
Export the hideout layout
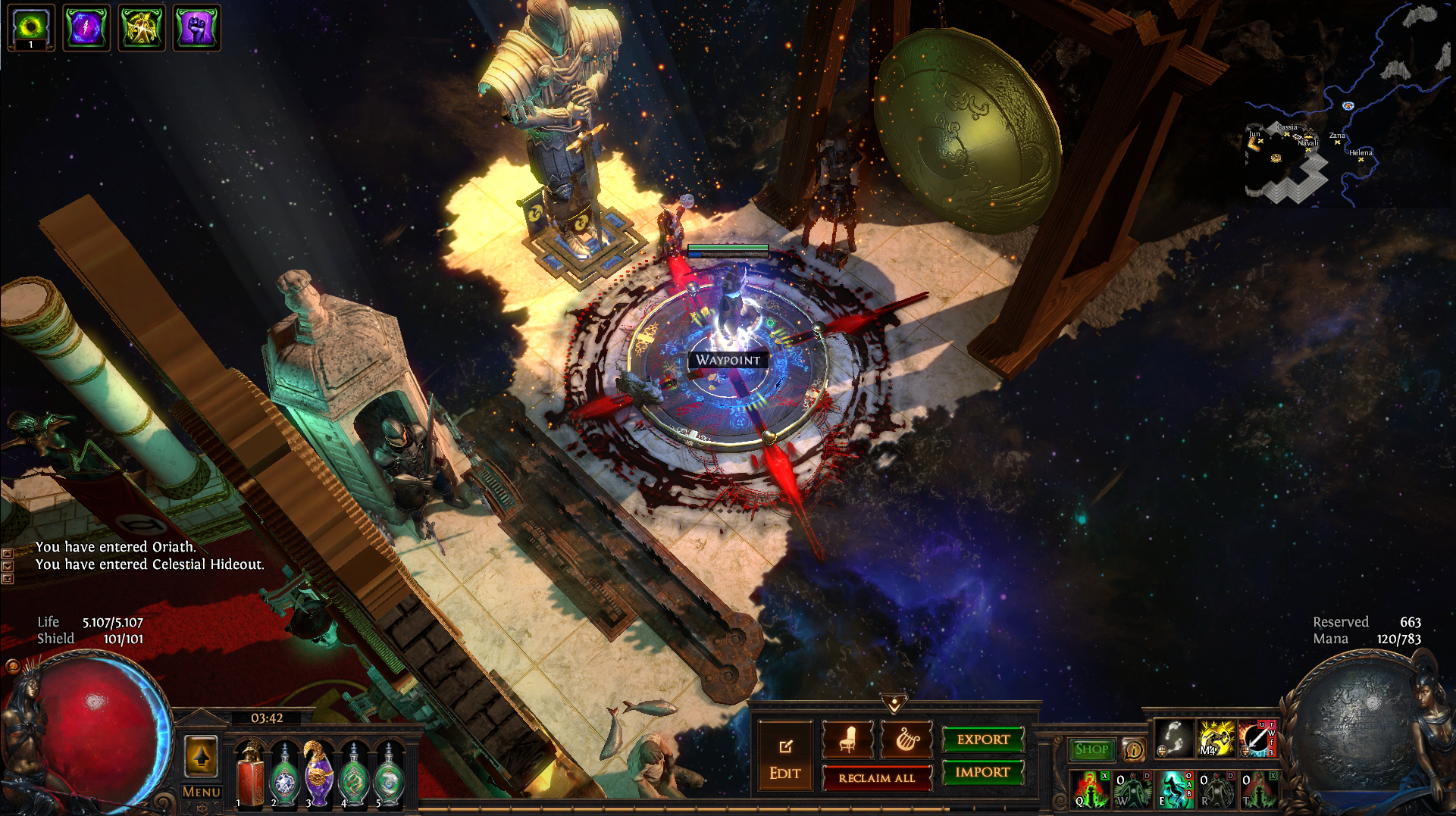[983, 739]
